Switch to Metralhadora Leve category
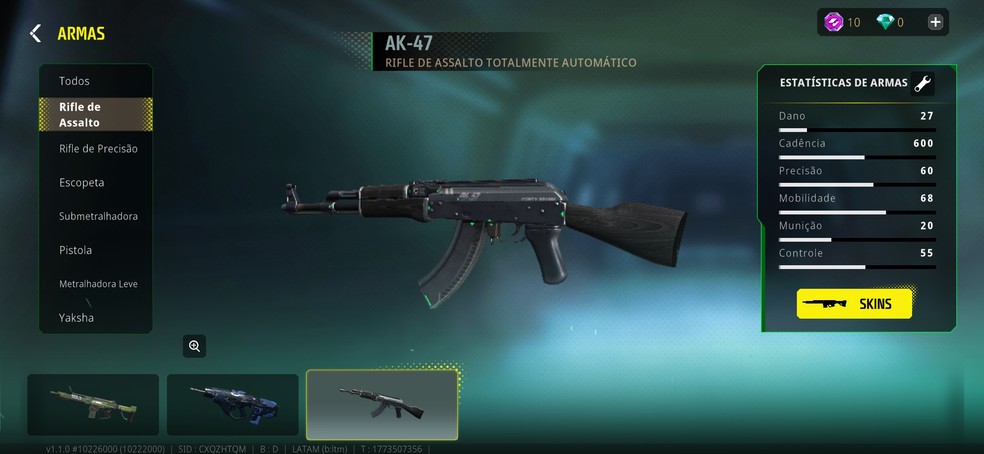 point(98,284)
